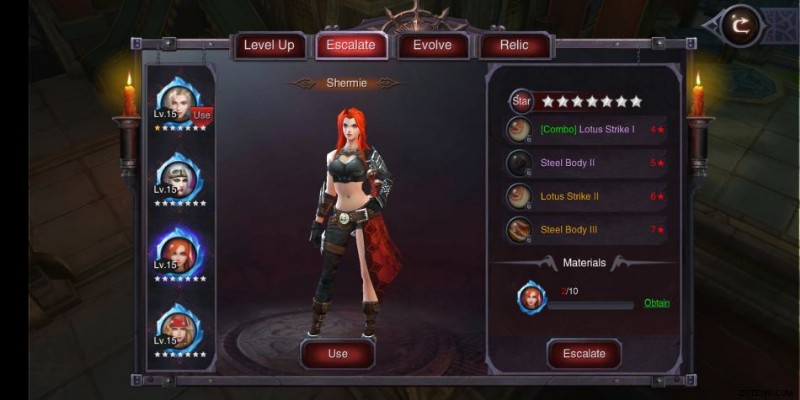Screen dimensions: 800x400
Task: Confirm with the Escalate button
Action: pos(584,354)
